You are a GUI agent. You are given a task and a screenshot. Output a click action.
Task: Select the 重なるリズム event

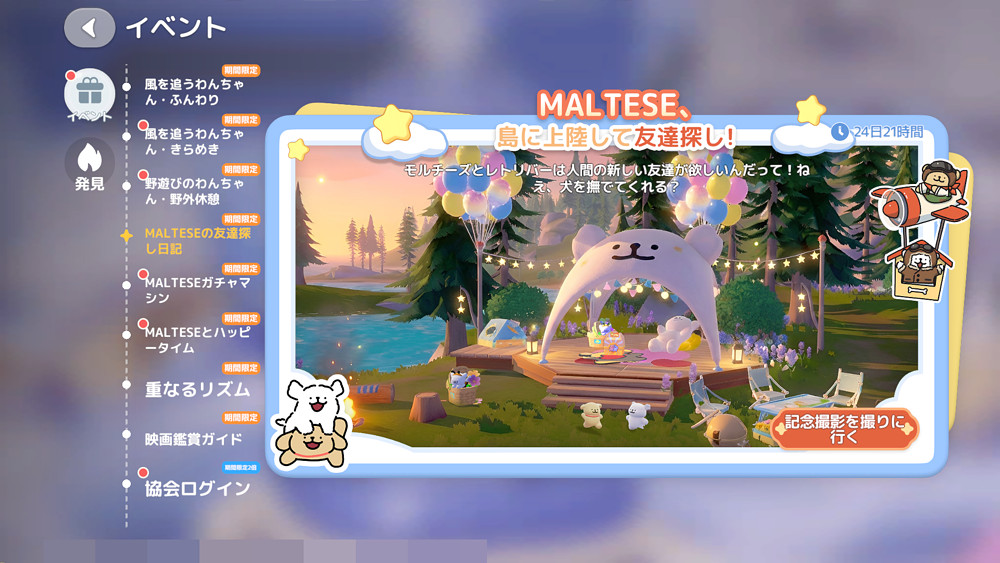point(197,389)
